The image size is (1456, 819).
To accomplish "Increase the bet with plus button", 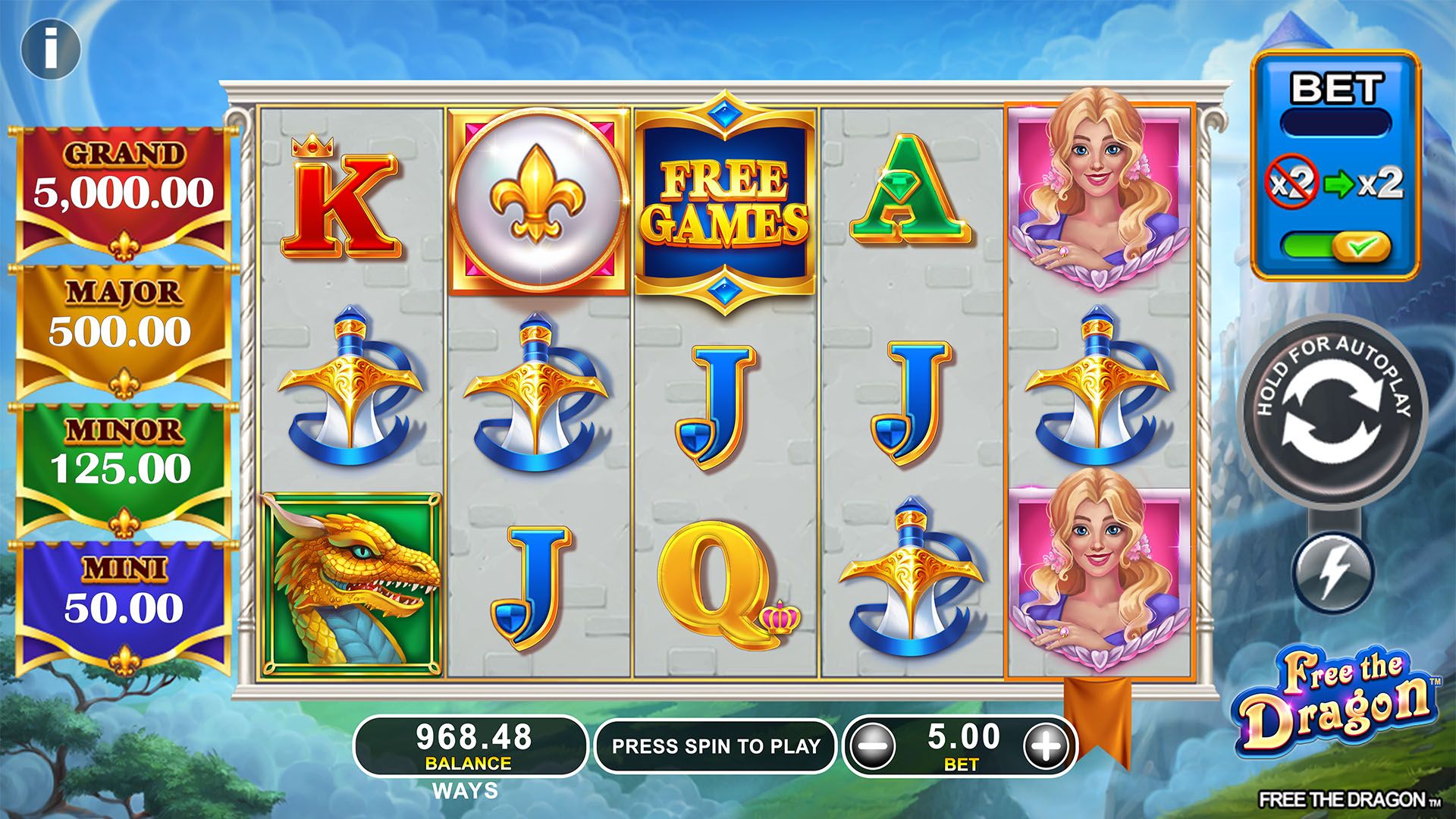I will click(1046, 746).
